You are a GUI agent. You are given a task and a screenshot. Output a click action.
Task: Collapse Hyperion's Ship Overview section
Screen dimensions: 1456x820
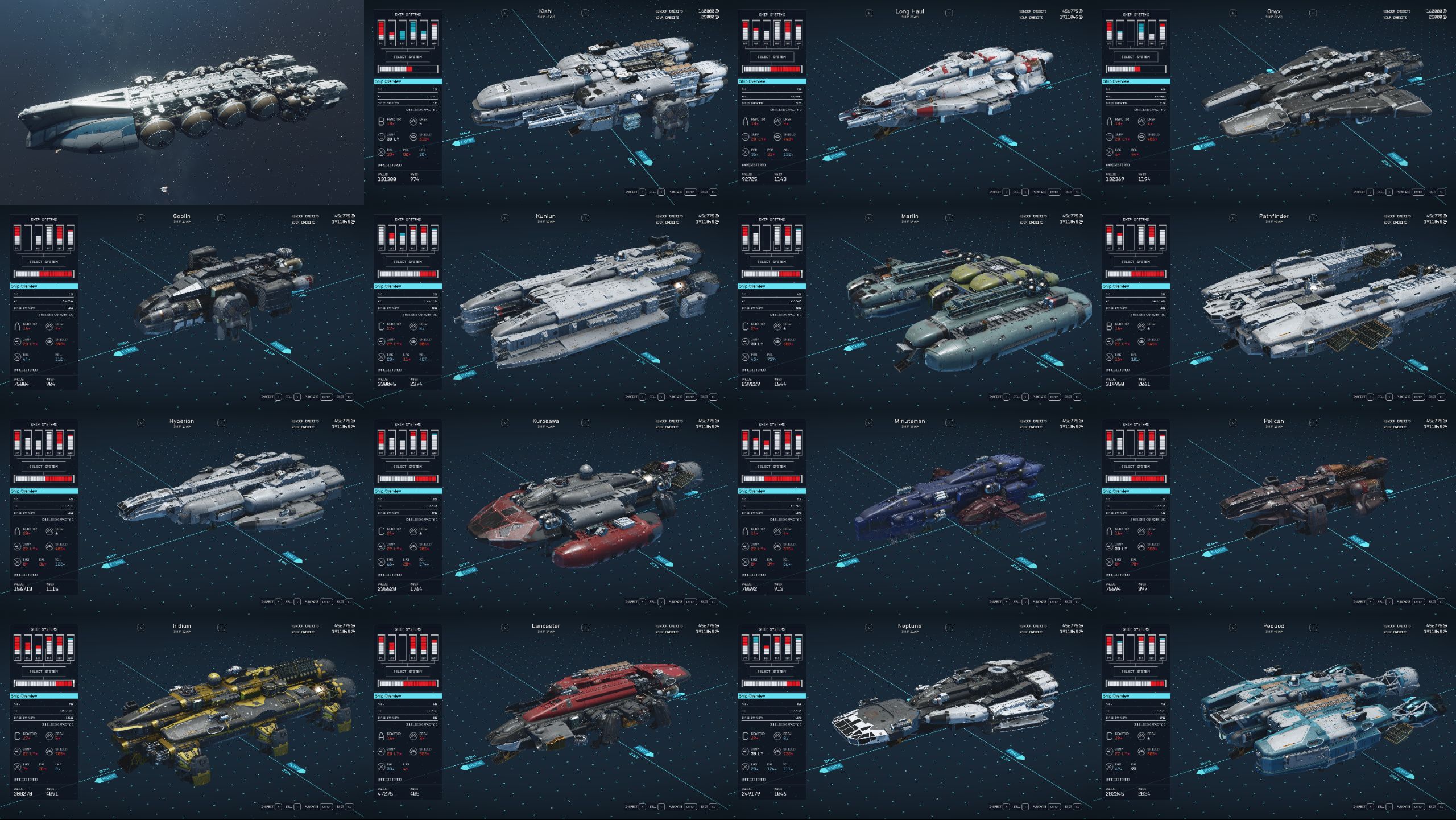pos(44,491)
